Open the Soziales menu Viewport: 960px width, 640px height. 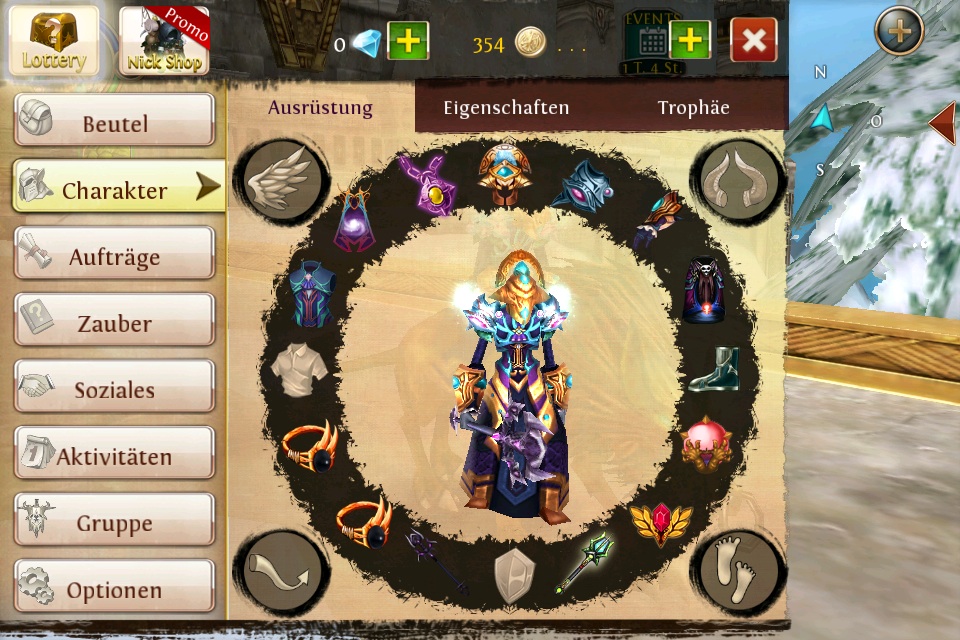point(114,387)
